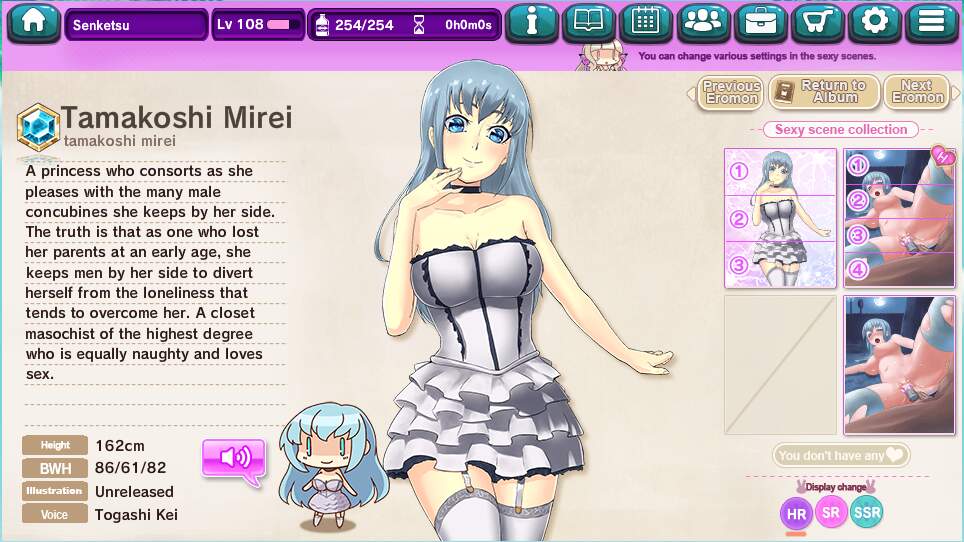The width and height of the screenshot is (964, 542).
Task: Open the briefcase inventory icon
Action: point(761,23)
